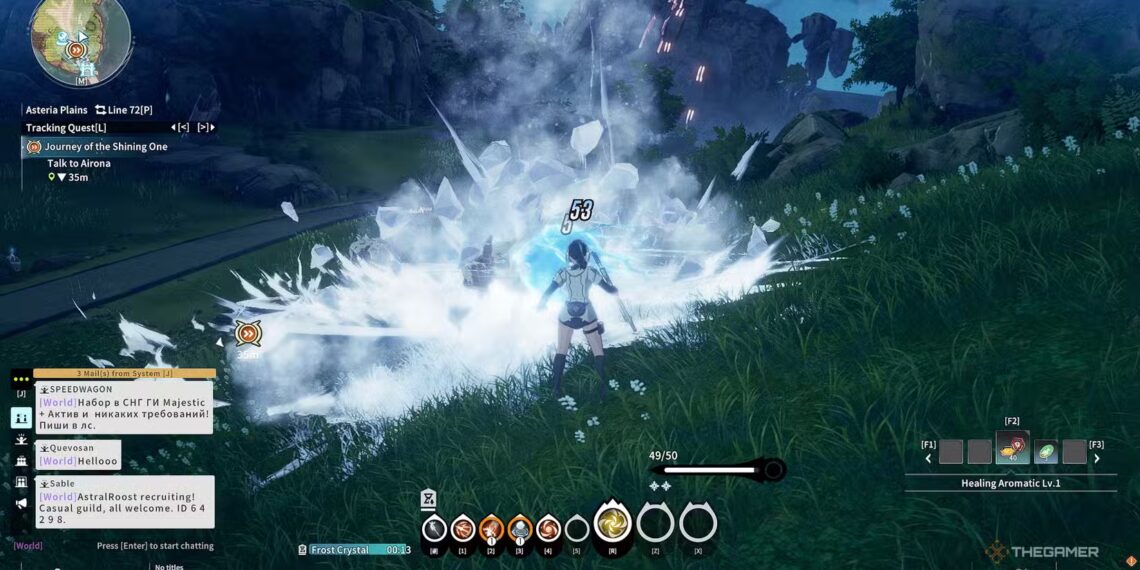Open the 3 Mail(s) from System notice

(124, 374)
